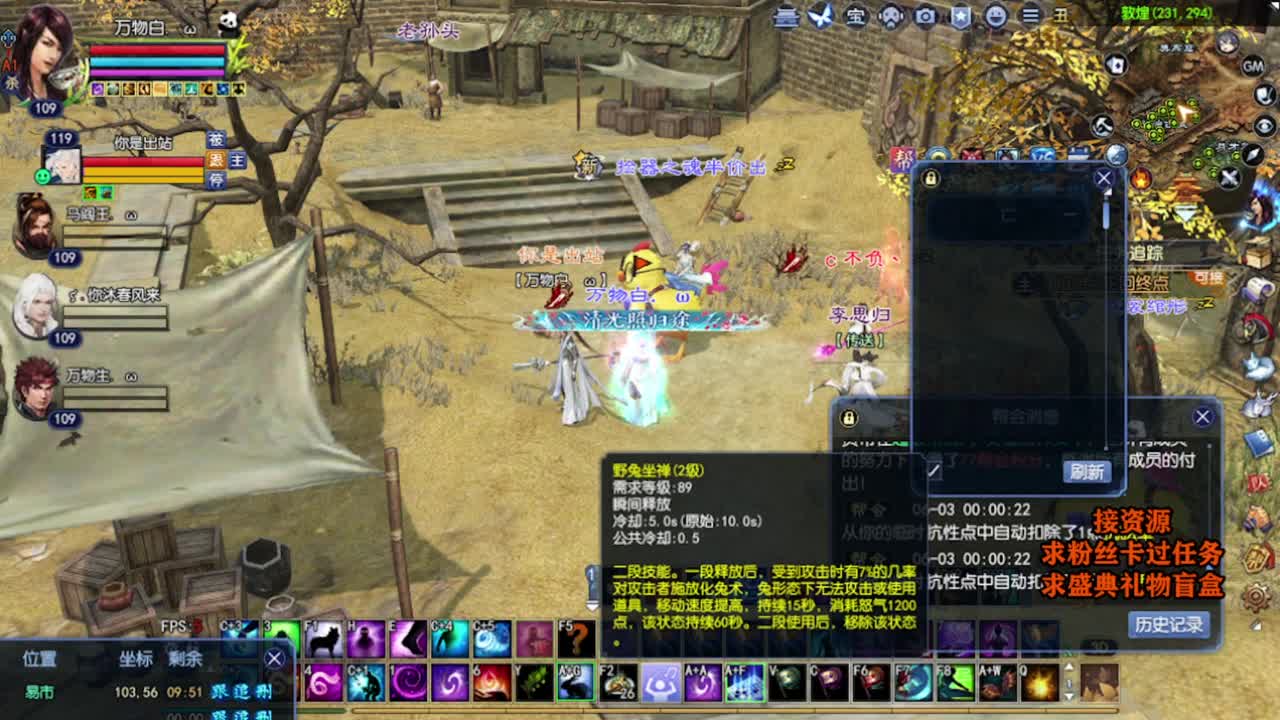Open the smiley emote panel
This screenshot has height=720, width=1280.
tap(995, 17)
